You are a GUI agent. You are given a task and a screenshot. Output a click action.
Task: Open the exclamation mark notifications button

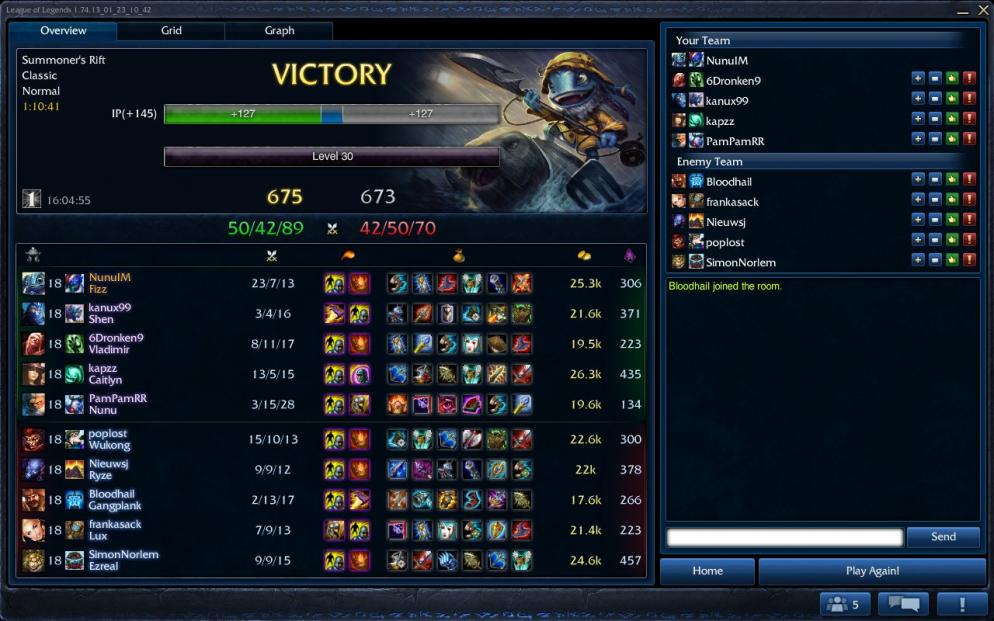[962, 604]
